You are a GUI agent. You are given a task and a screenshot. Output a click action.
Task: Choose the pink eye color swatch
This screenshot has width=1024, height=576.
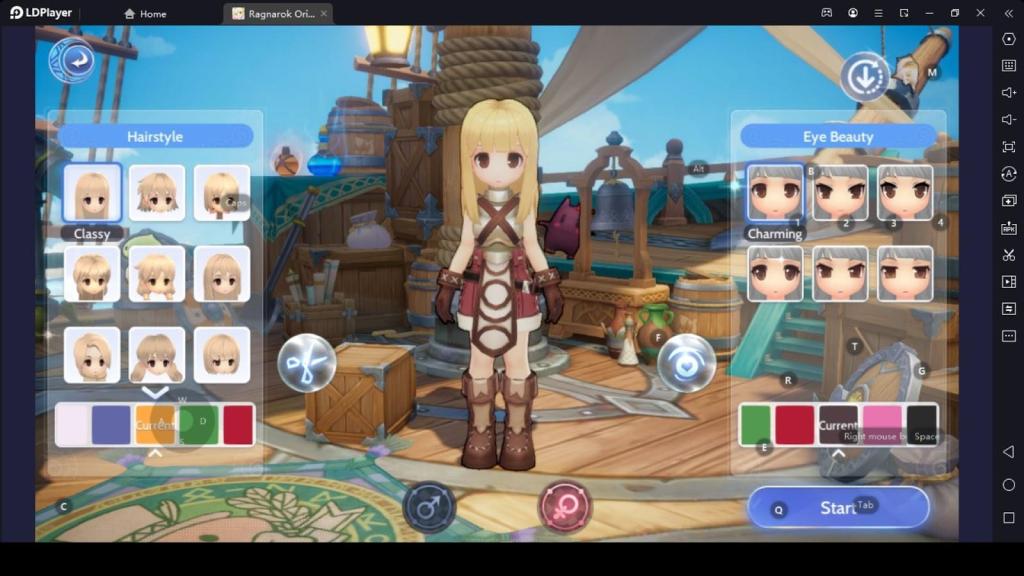pyautogui.click(x=882, y=424)
